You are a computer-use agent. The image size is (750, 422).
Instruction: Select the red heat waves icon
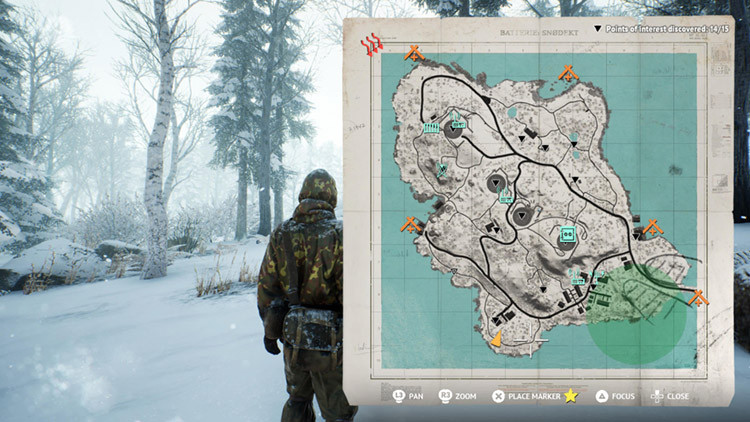[x=372, y=43]
